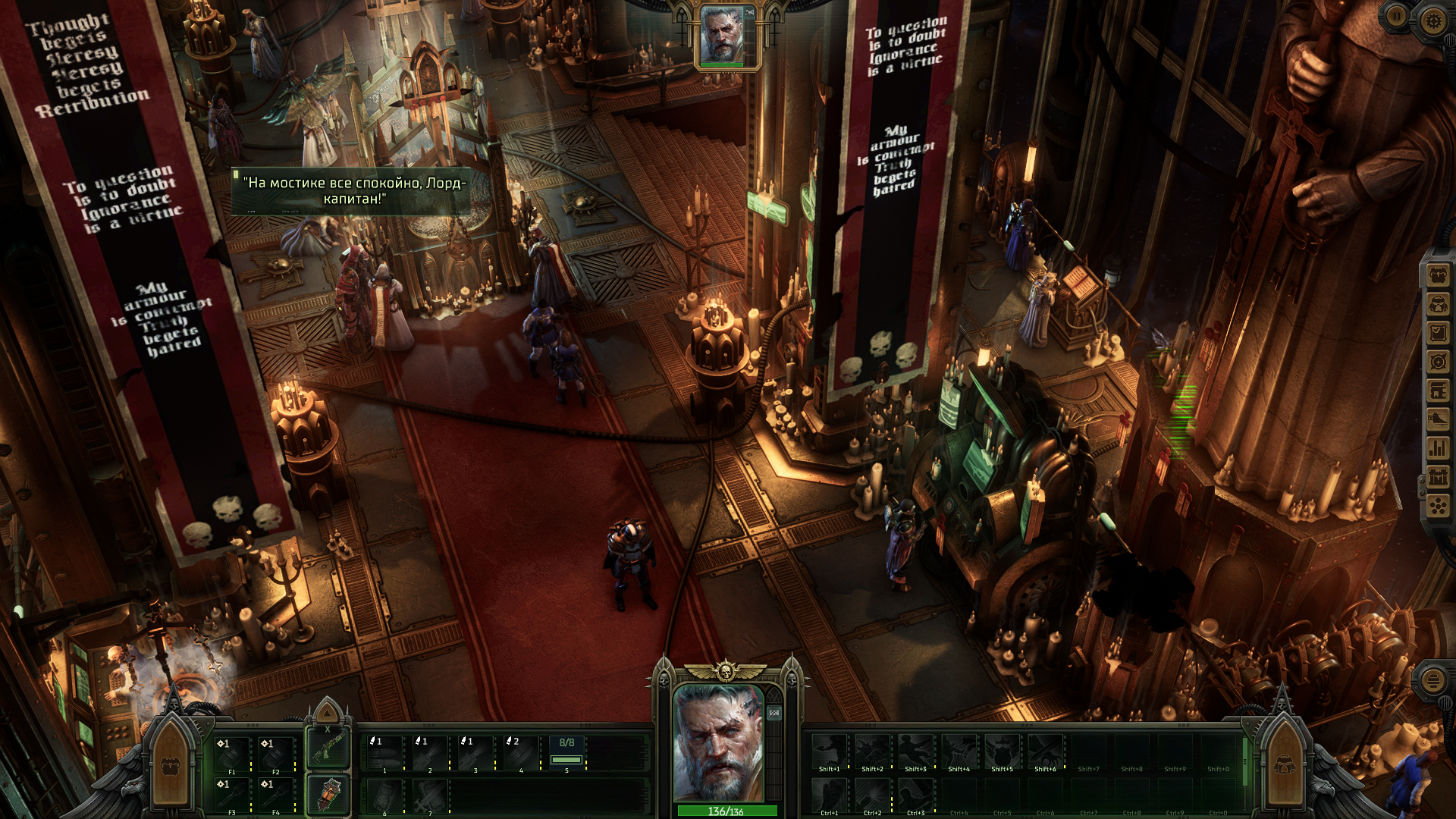Open the character sheet helmet icon

click(1439, 304)
